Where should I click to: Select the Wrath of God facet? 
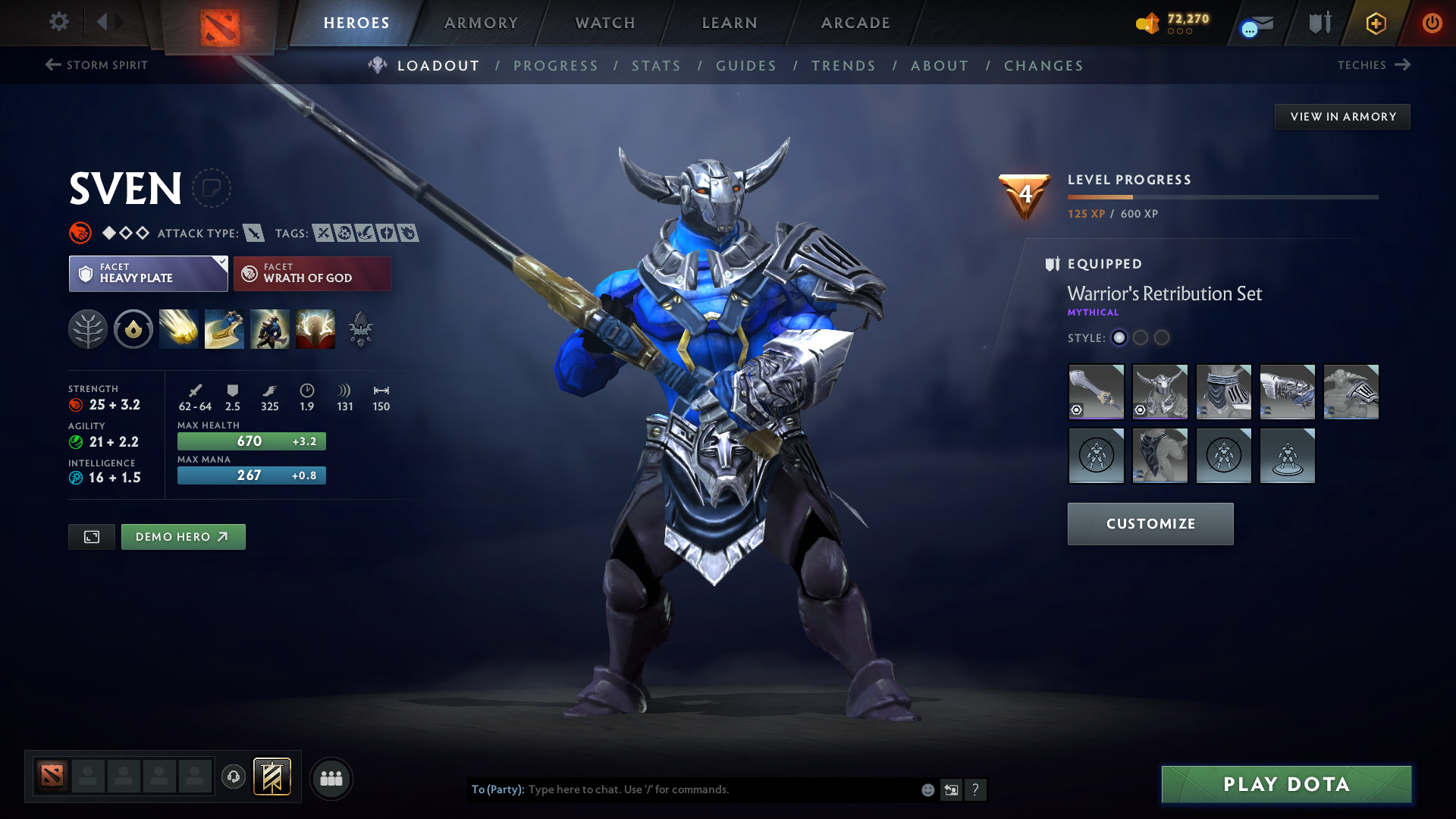(312, 274)
